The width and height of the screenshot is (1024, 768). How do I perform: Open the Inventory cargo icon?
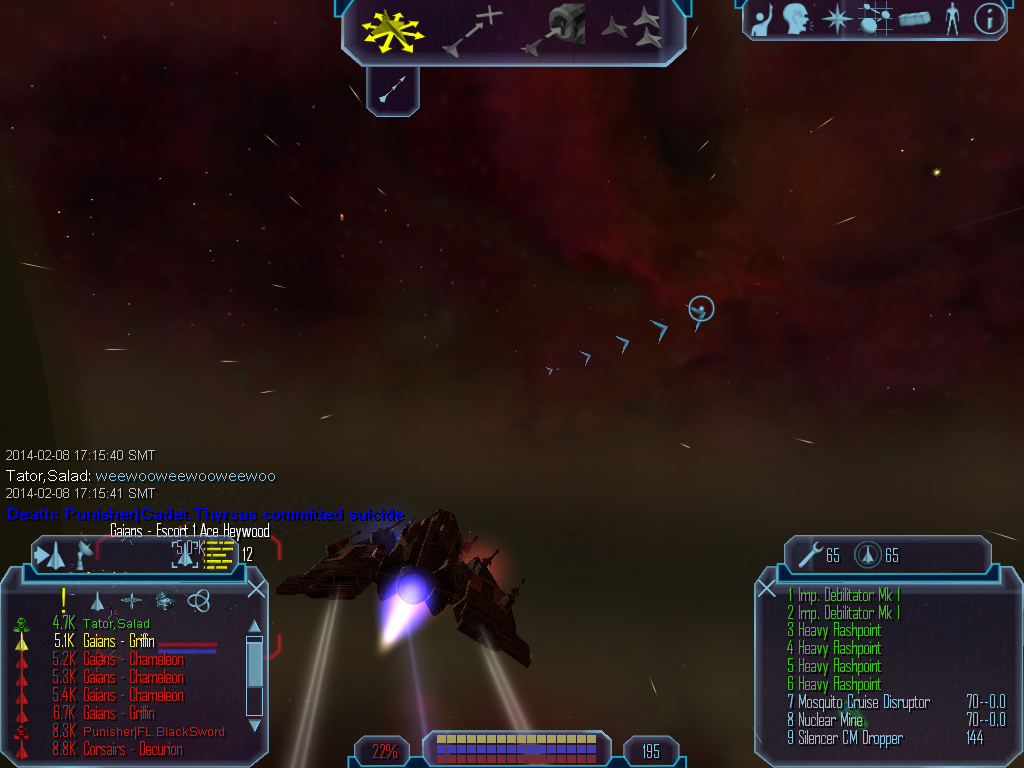[x=914, y=18]
